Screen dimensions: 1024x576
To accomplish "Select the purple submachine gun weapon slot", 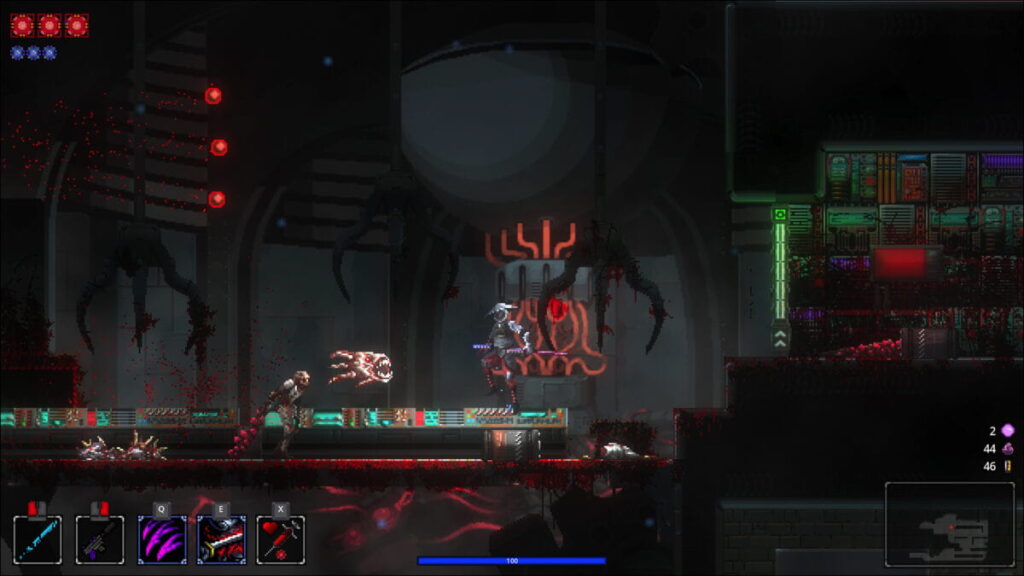I will click(100, 540).
